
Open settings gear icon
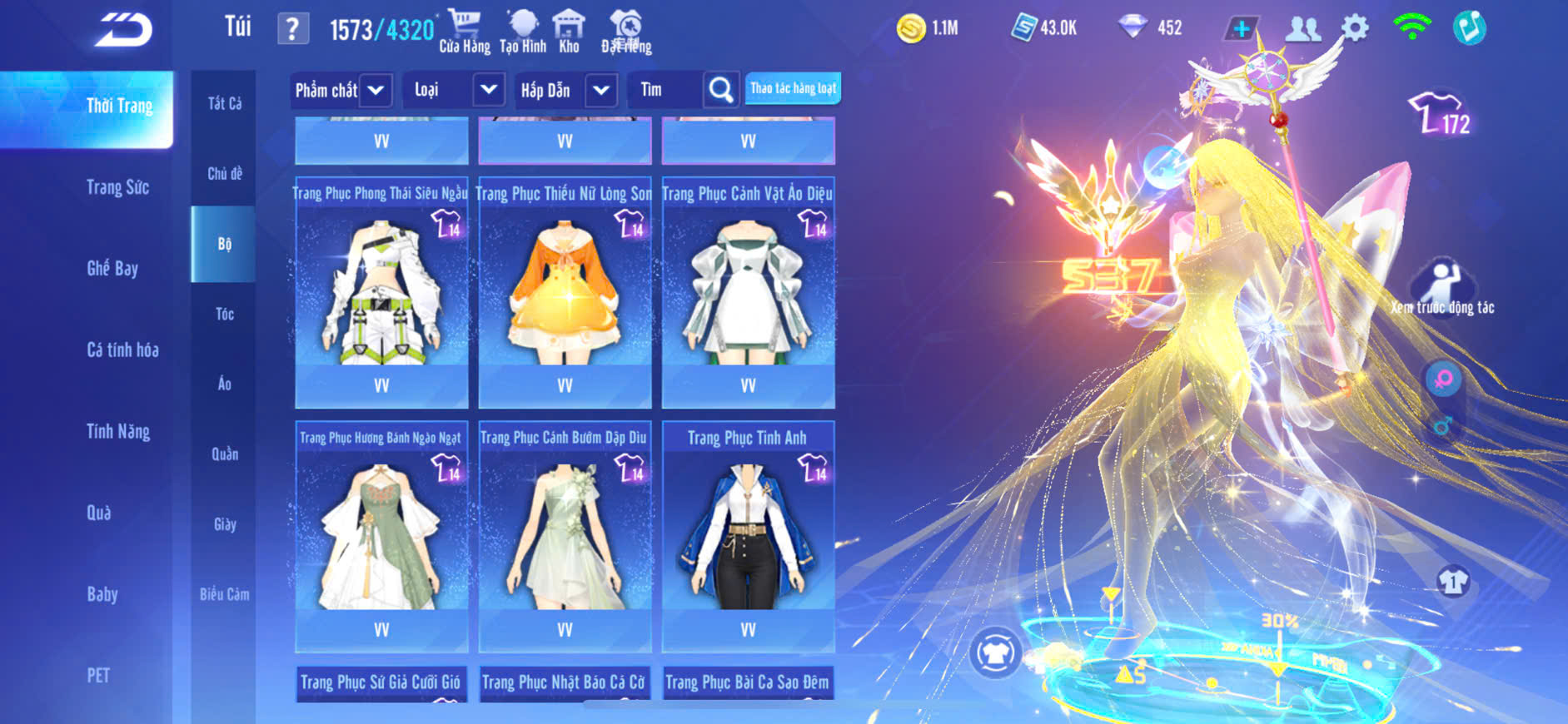click(1355, 28)
